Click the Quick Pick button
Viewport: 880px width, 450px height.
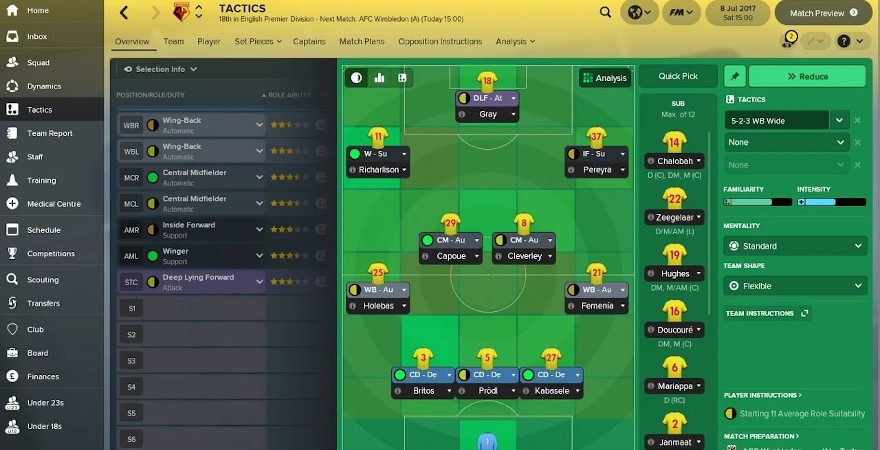coord(679,77)
